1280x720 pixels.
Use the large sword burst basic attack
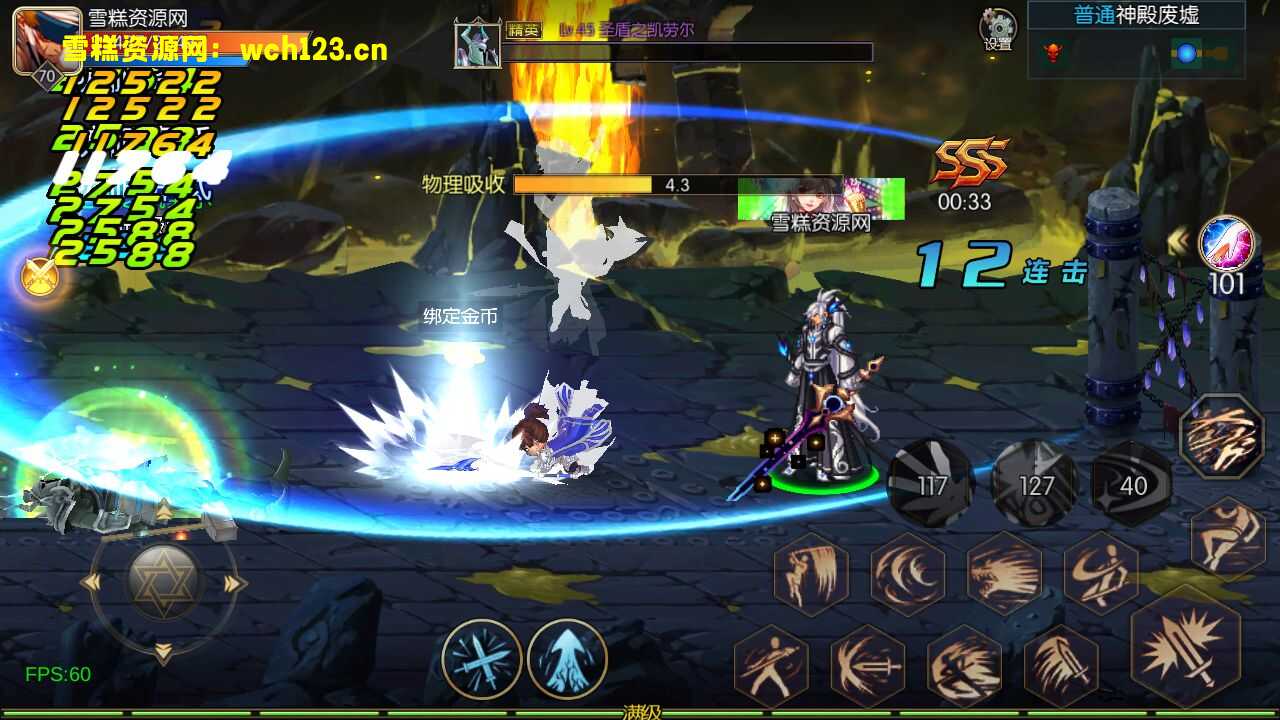(x=1185, y=642)
